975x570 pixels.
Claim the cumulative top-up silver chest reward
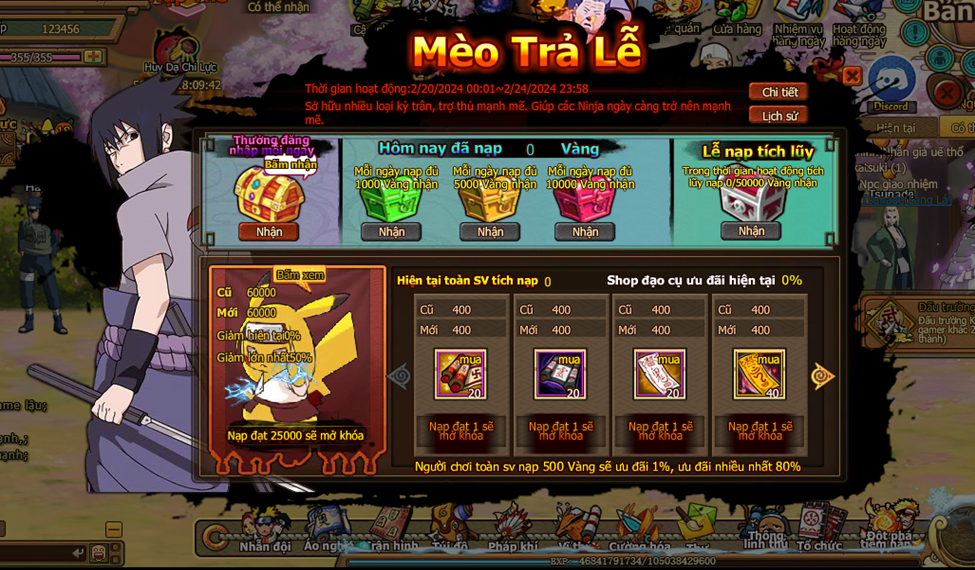pyautogui.click(x=751, y=231)
